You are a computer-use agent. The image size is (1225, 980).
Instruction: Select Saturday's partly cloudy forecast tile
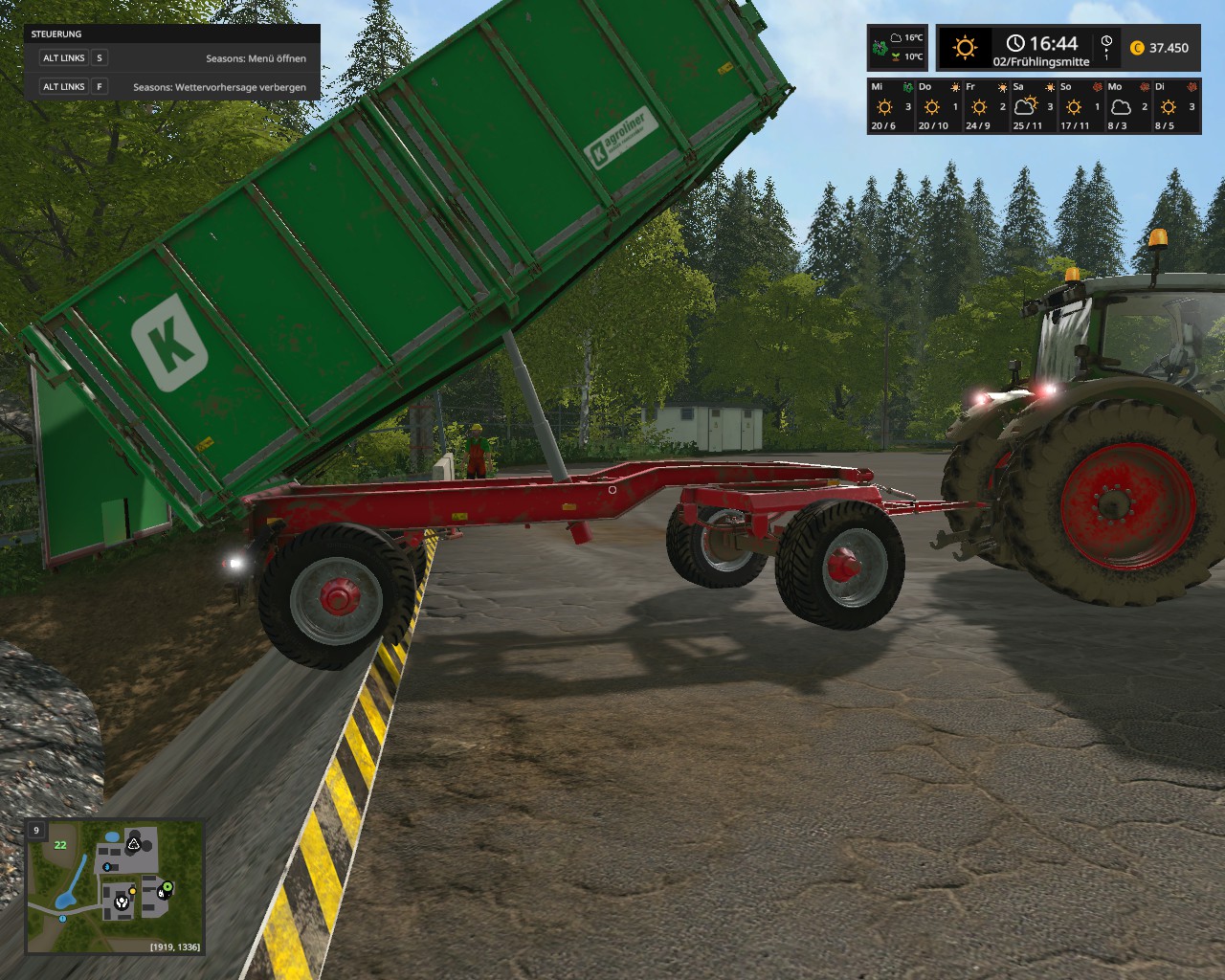click(x=1032, y=106)
